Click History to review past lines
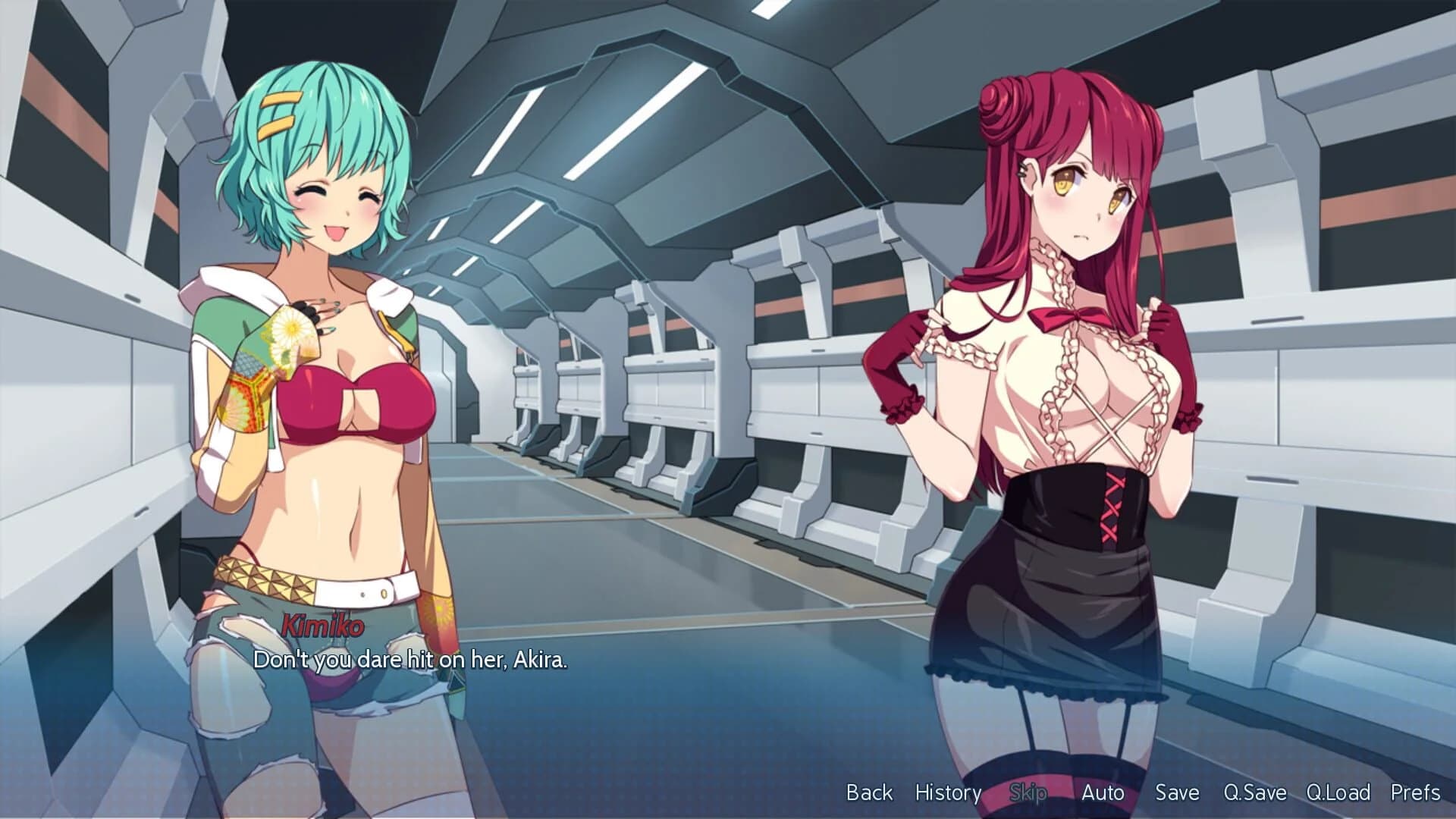Viewport: 1456px width, 819px height. (x=949, y=793)
